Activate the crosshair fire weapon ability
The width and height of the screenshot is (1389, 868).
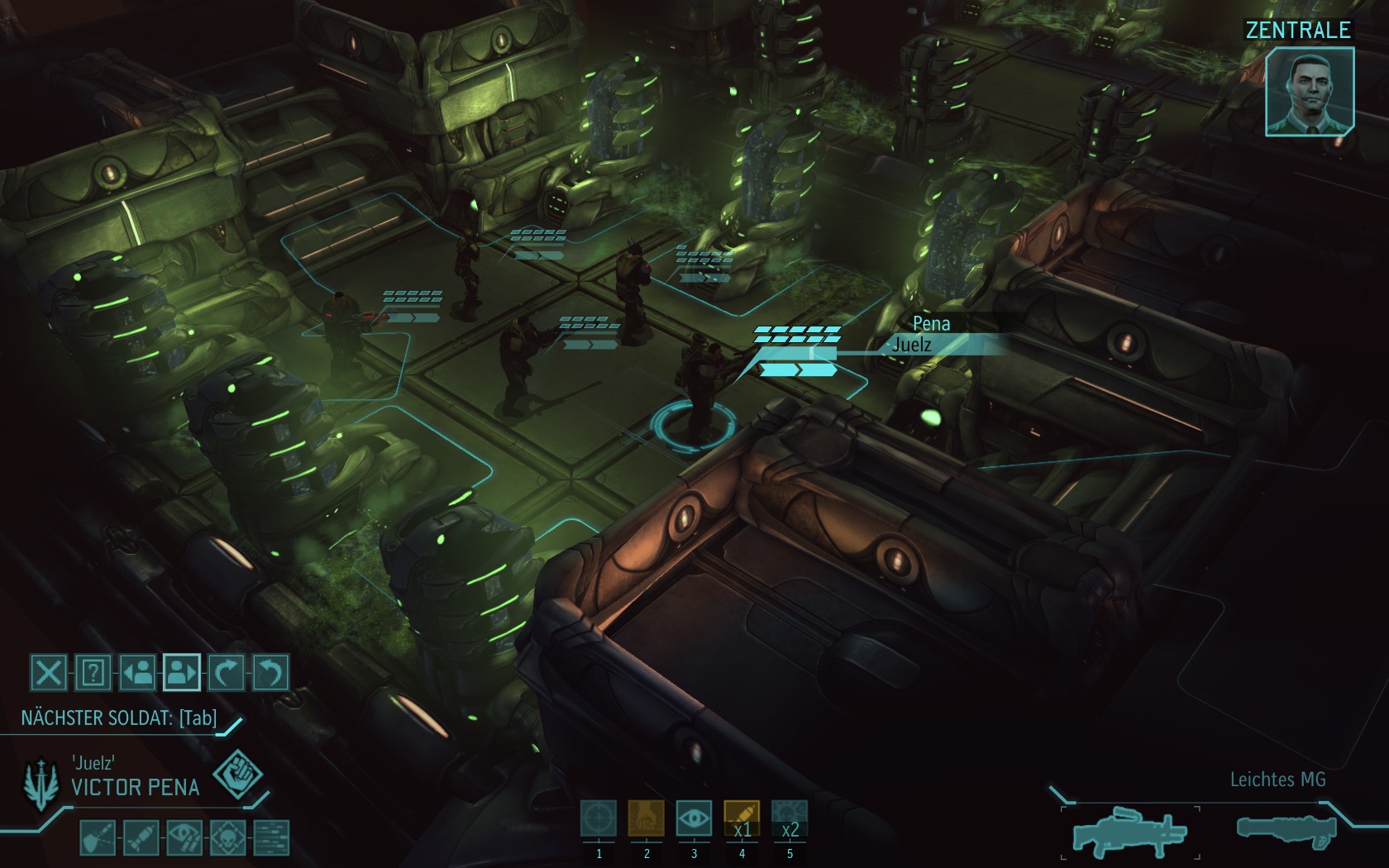599,819
